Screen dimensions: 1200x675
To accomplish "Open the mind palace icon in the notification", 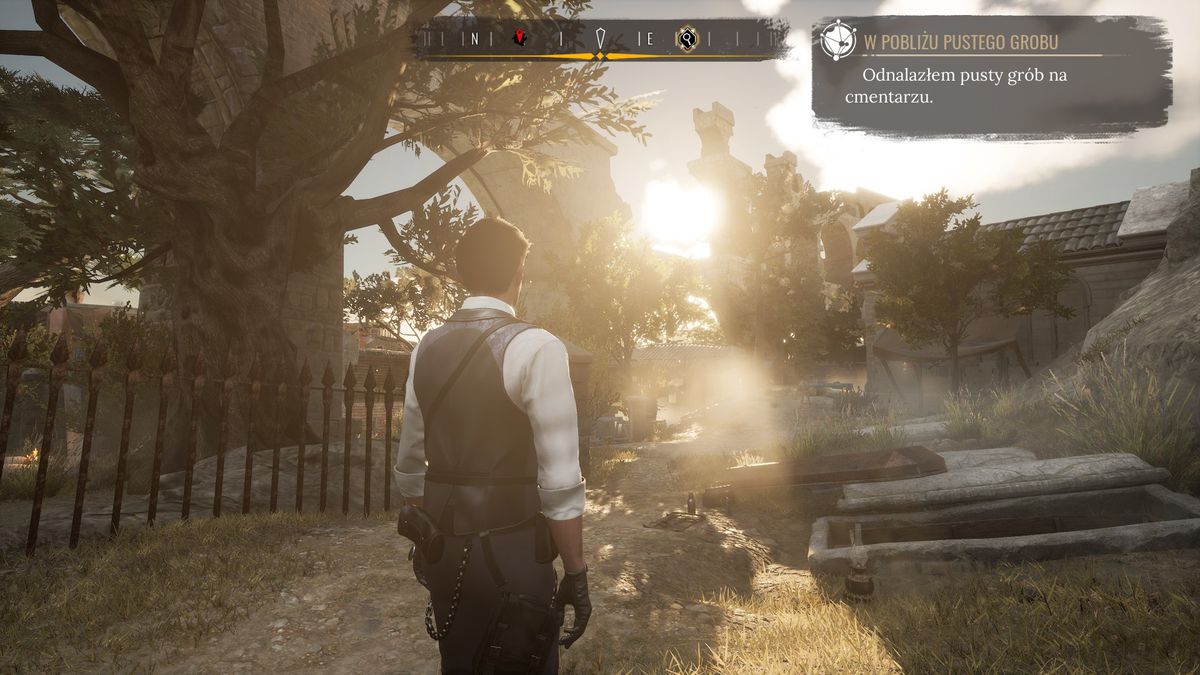I will tap(838, 40).
